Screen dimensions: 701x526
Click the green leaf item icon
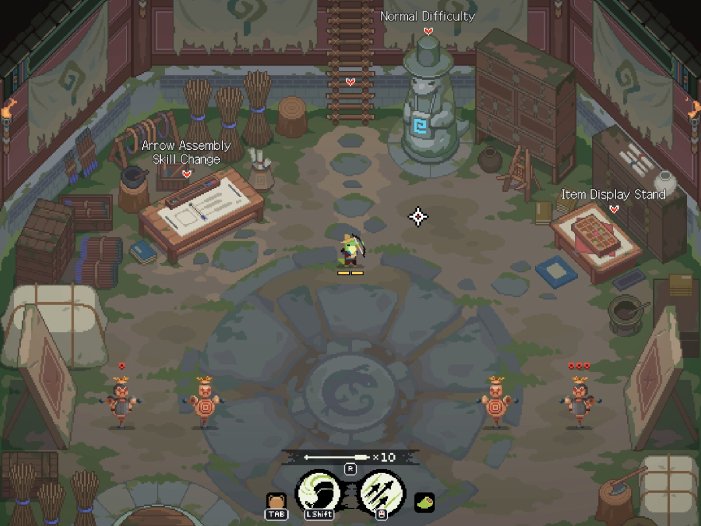[423, 502]
